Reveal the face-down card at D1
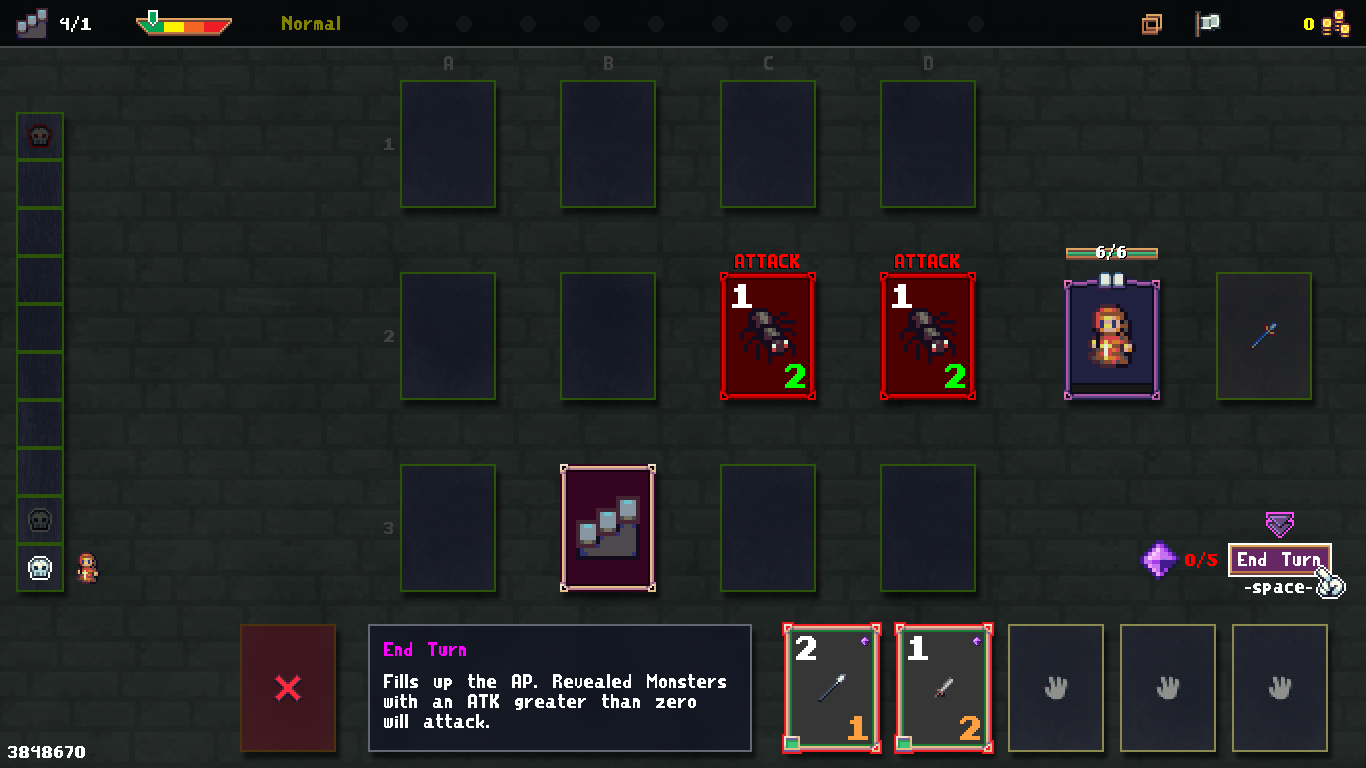 (927, 144)
